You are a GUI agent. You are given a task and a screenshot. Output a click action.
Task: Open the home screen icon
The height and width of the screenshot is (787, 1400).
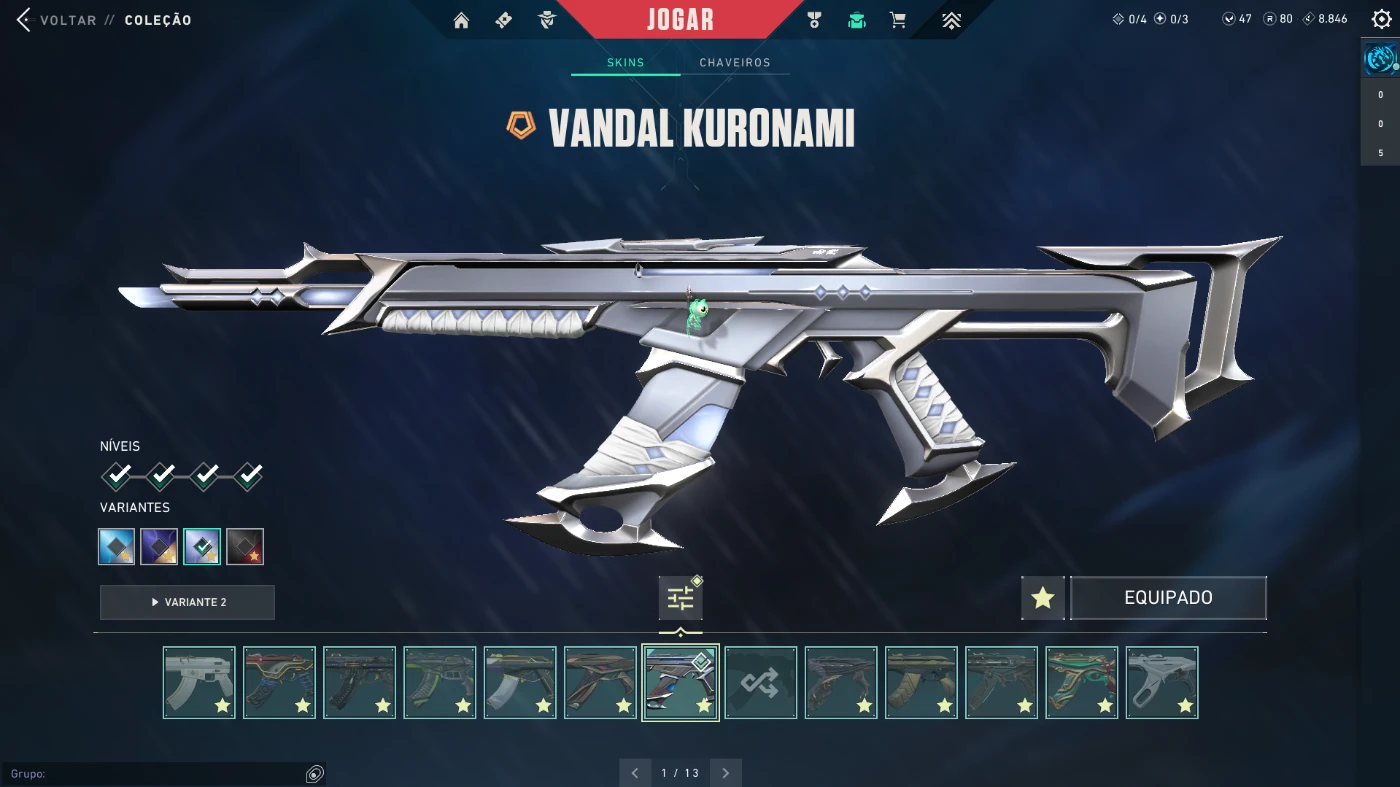point(461,20)
